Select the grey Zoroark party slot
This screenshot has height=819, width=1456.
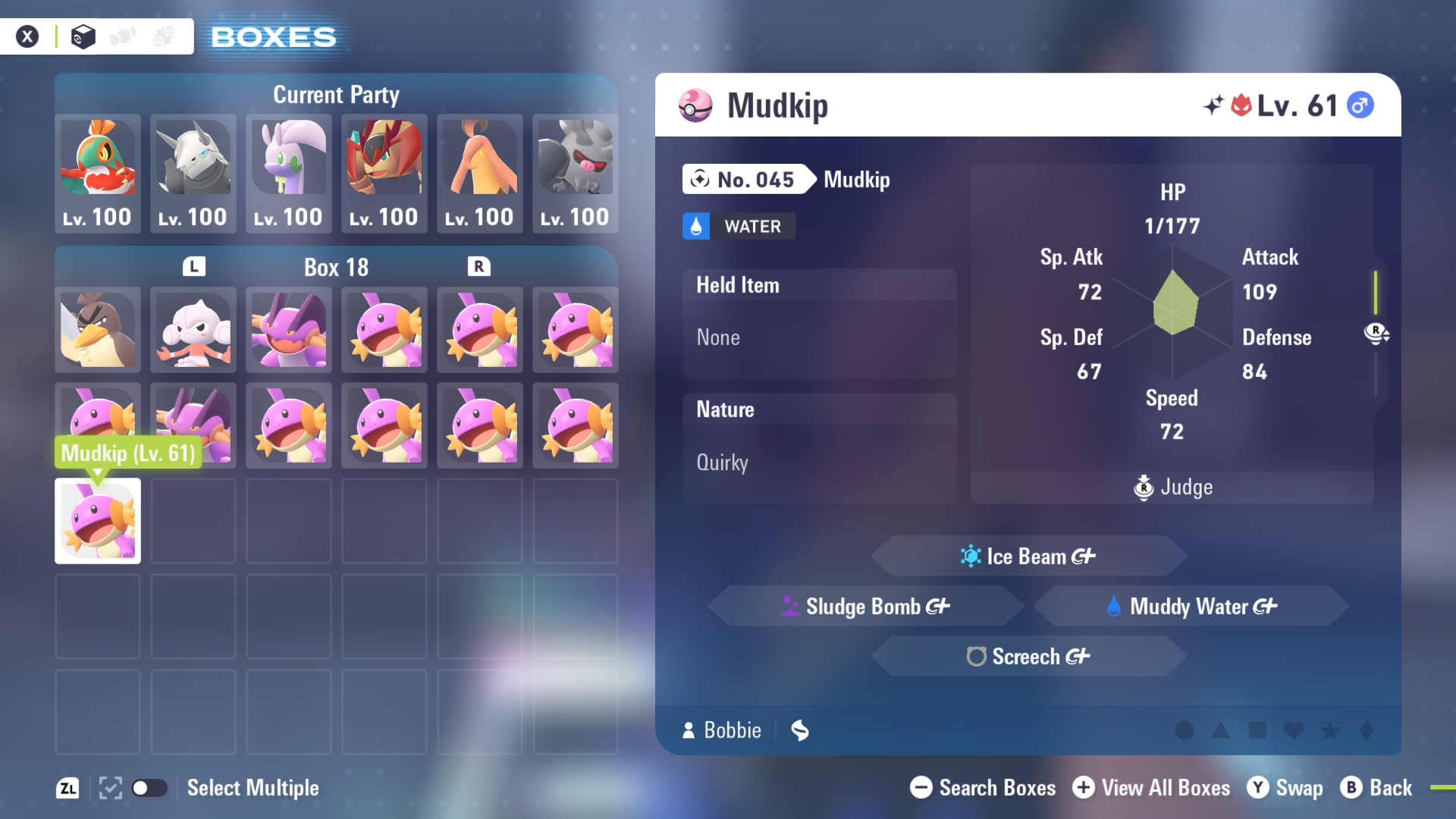click(576, 173)
